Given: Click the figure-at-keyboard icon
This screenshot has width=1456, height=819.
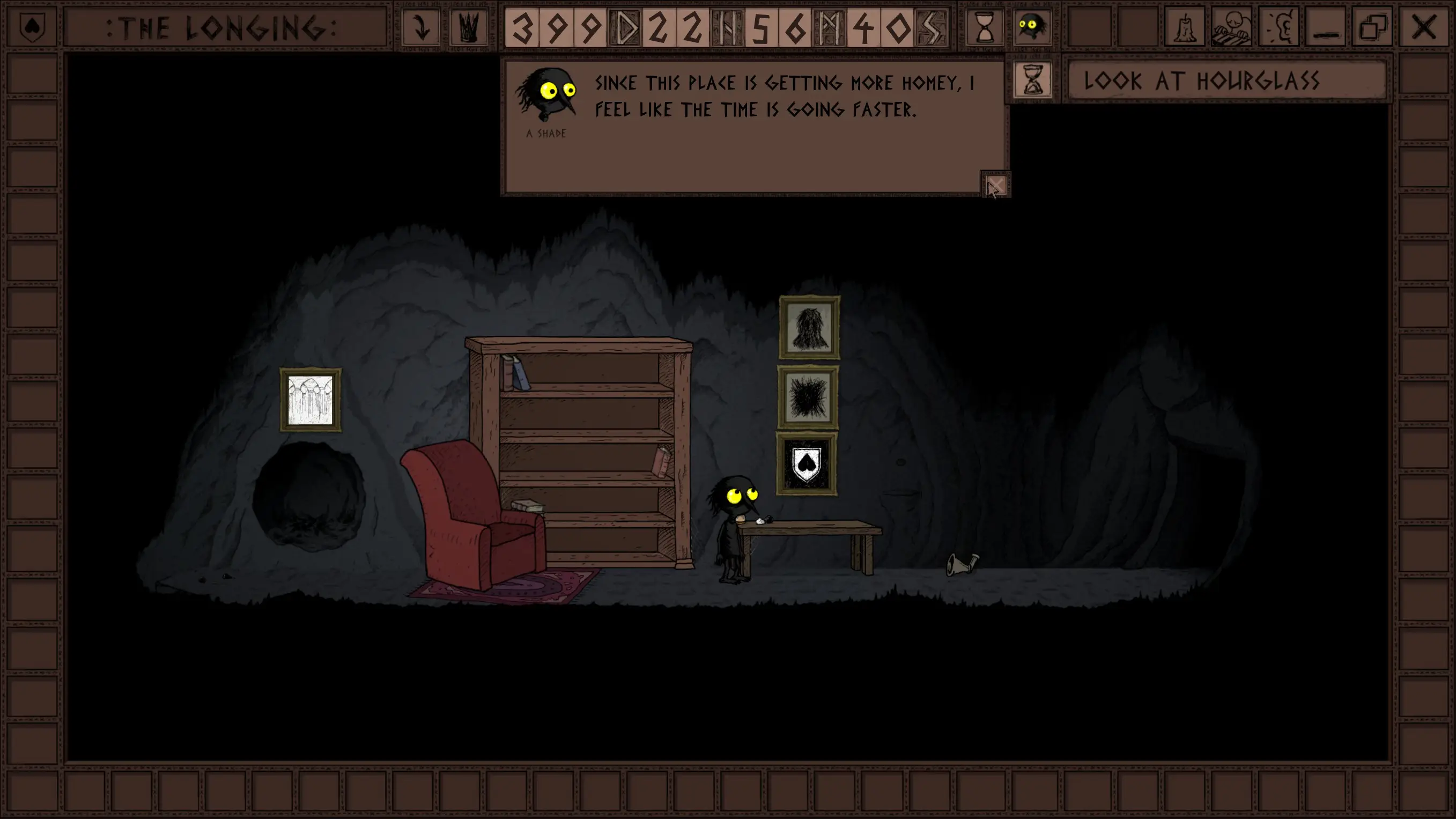Looking at the screenshot, I should [x=1232, y=27].
